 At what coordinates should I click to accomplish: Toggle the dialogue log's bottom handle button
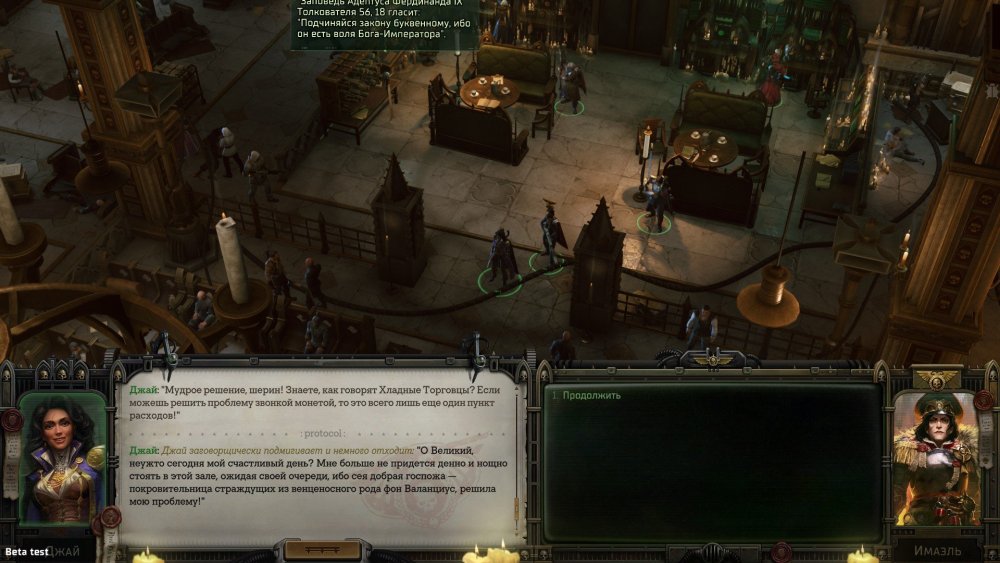pos(321,550)
